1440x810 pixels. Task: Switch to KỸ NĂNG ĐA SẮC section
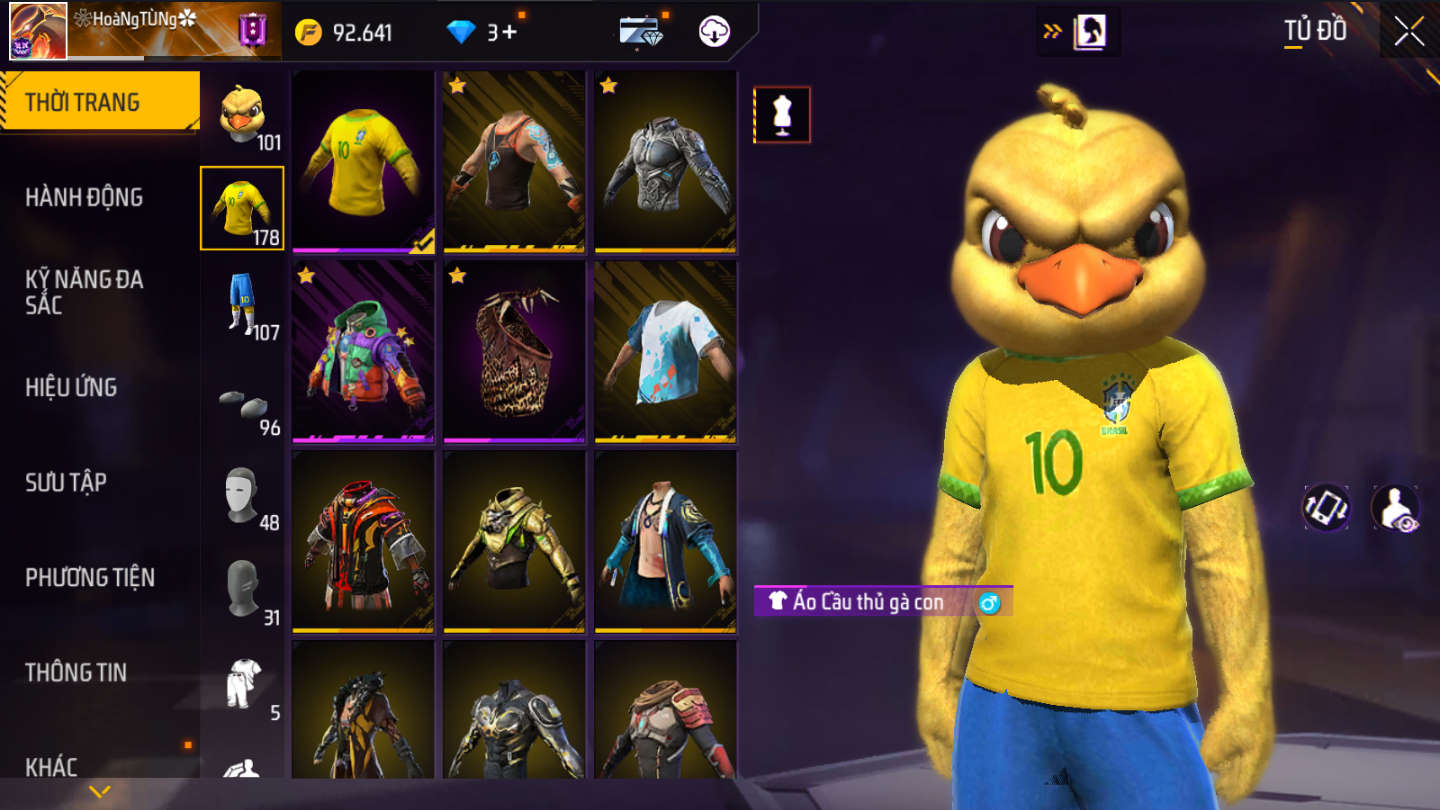click(x=84, y=292)
